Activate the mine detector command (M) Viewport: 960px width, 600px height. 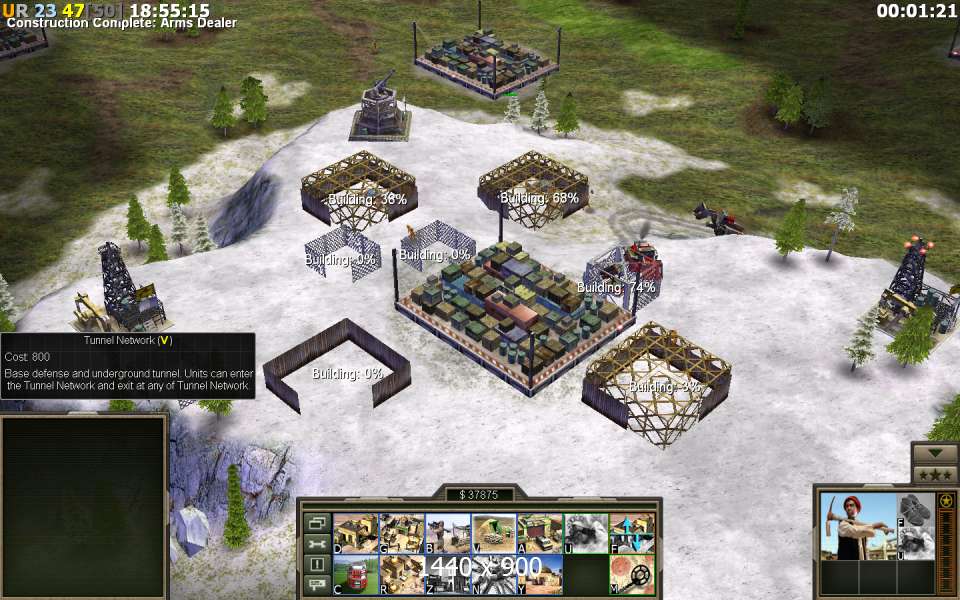coord(632,575)
